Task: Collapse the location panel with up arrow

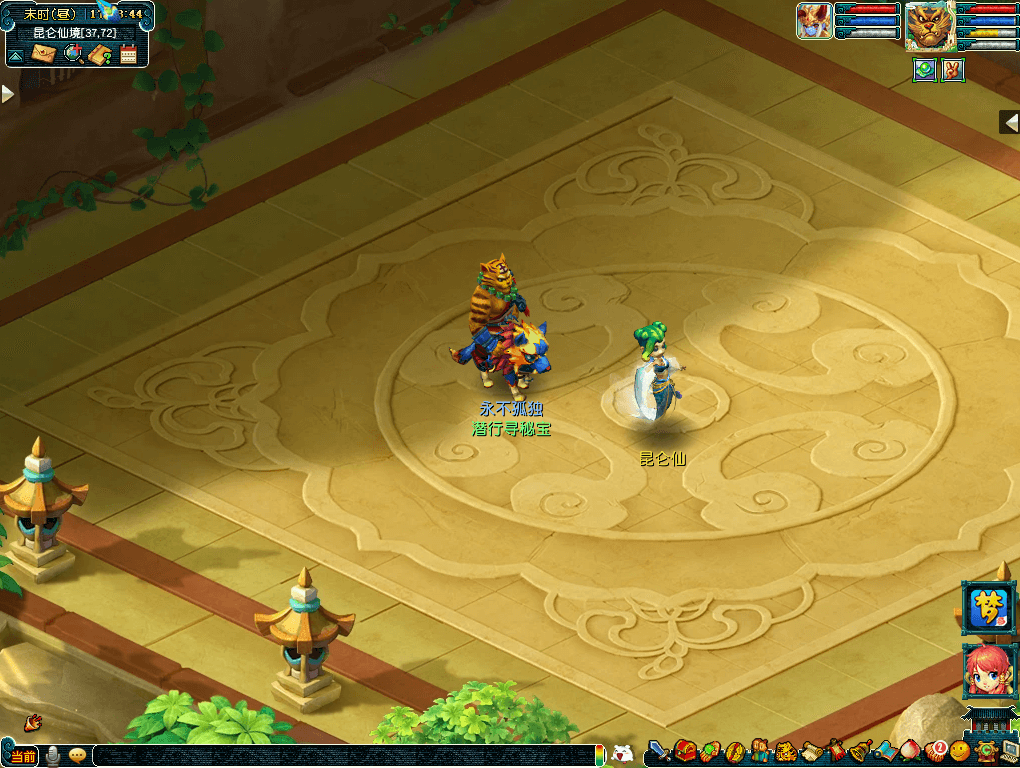Action: pyautogui.click(x=16, y=55)
